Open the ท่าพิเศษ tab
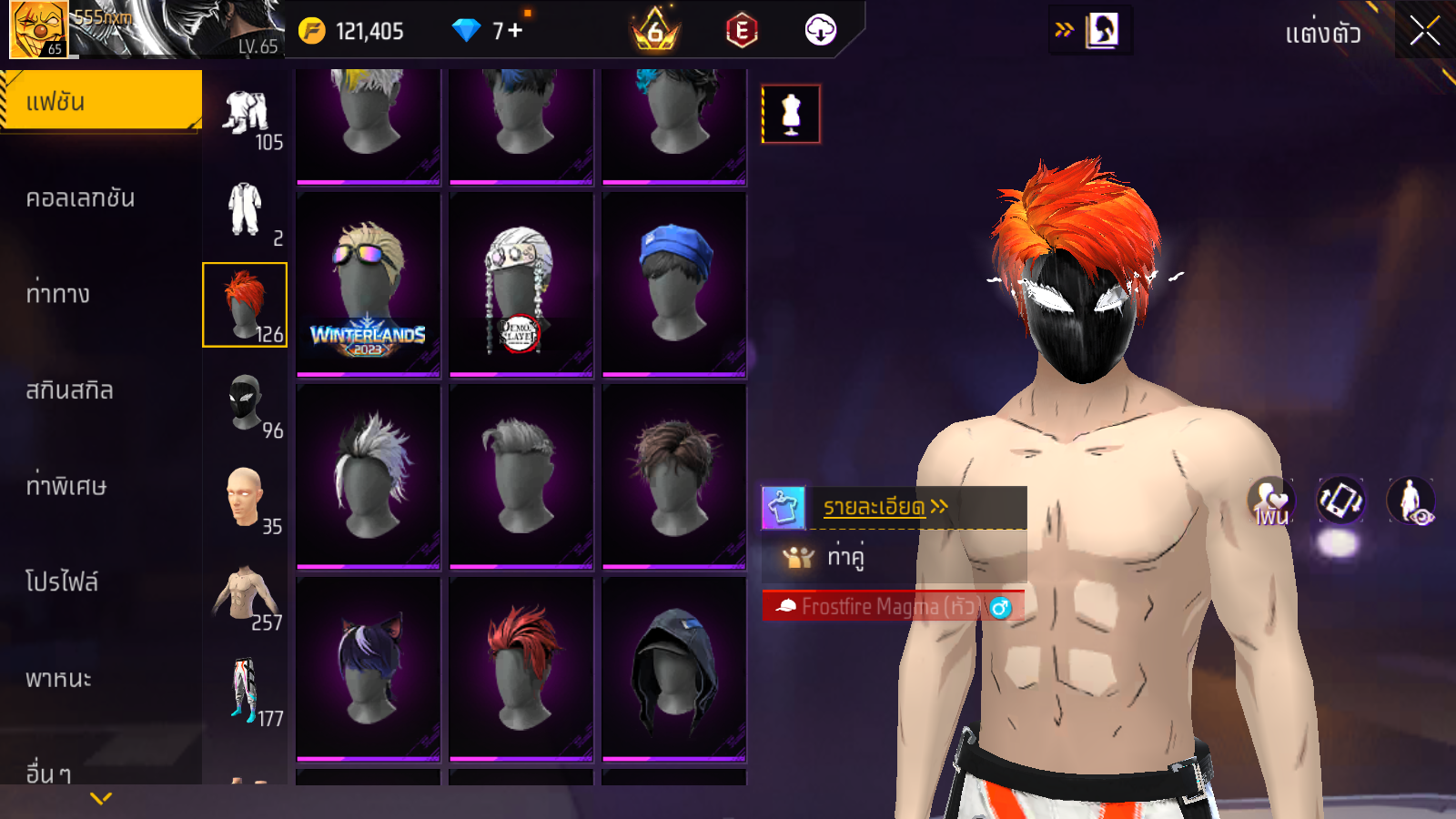1456x819 pixels. (x=66, y=486)
